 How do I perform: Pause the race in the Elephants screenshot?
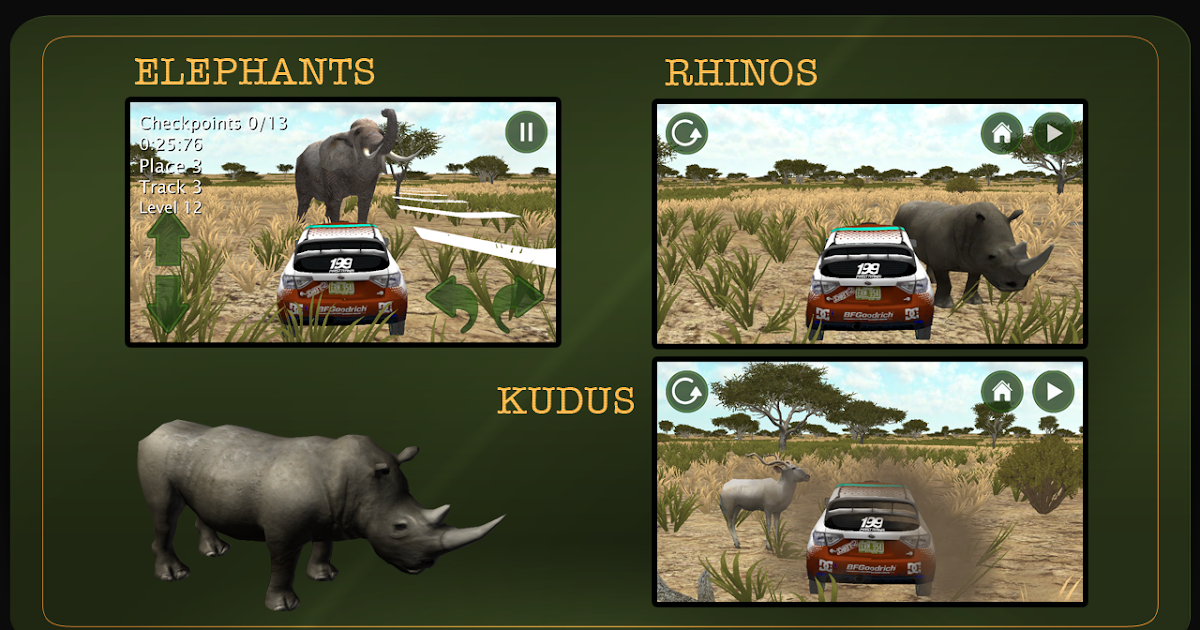pos(526,131)
